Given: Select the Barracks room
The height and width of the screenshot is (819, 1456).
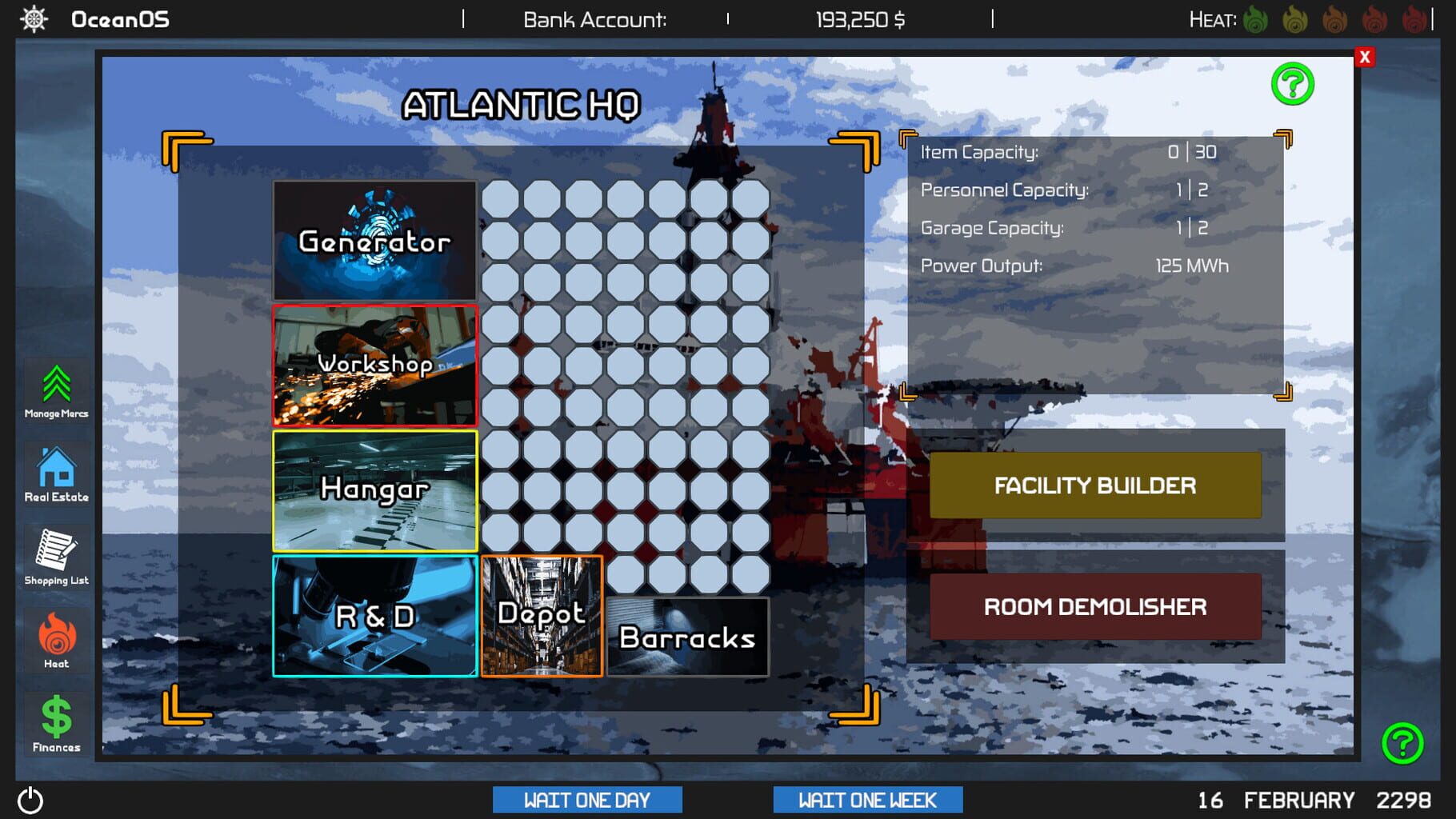Looking at the screenshot, I should (x=686, y=637).
